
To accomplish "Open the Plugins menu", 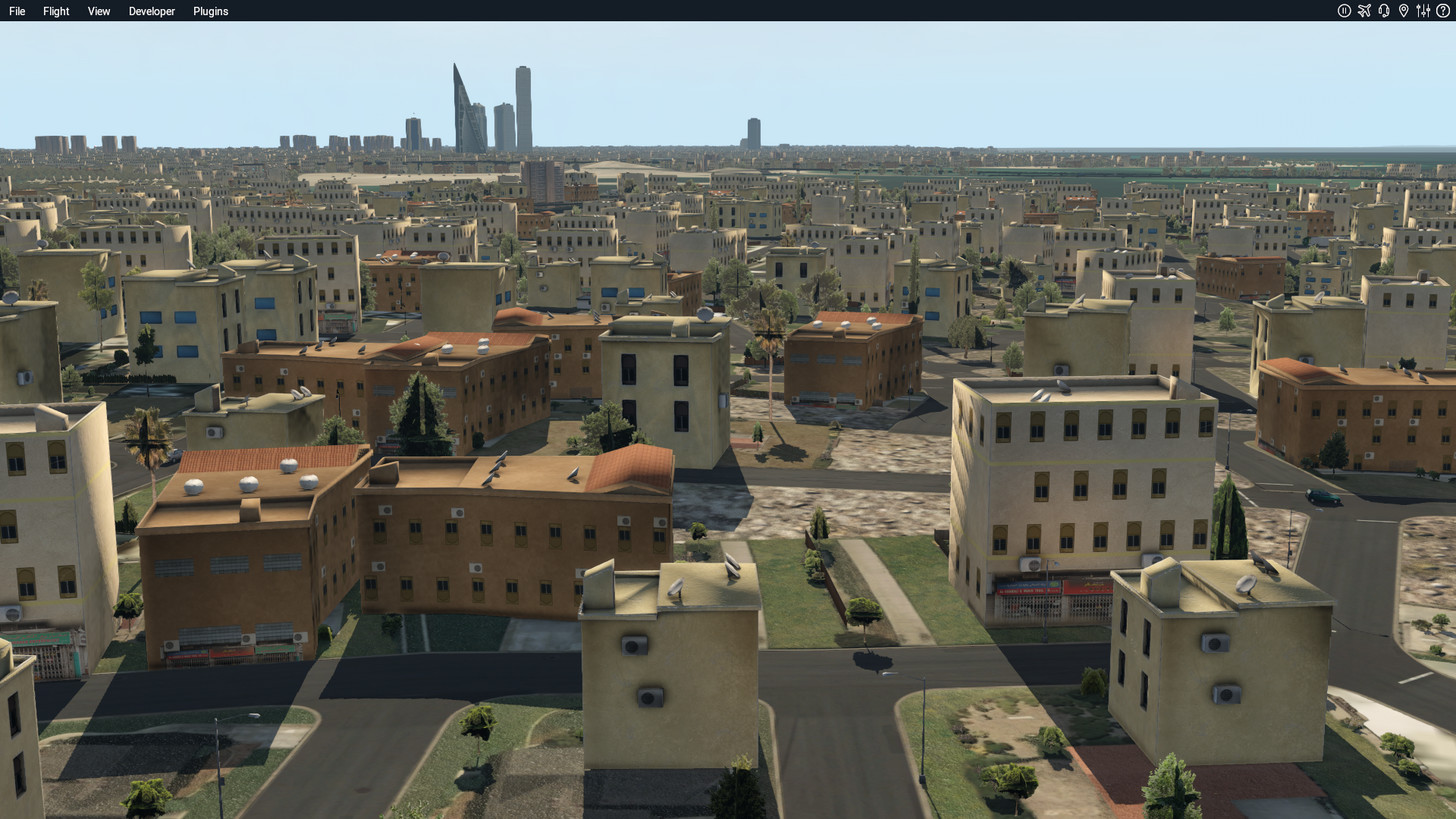I will tap(210, 11).
